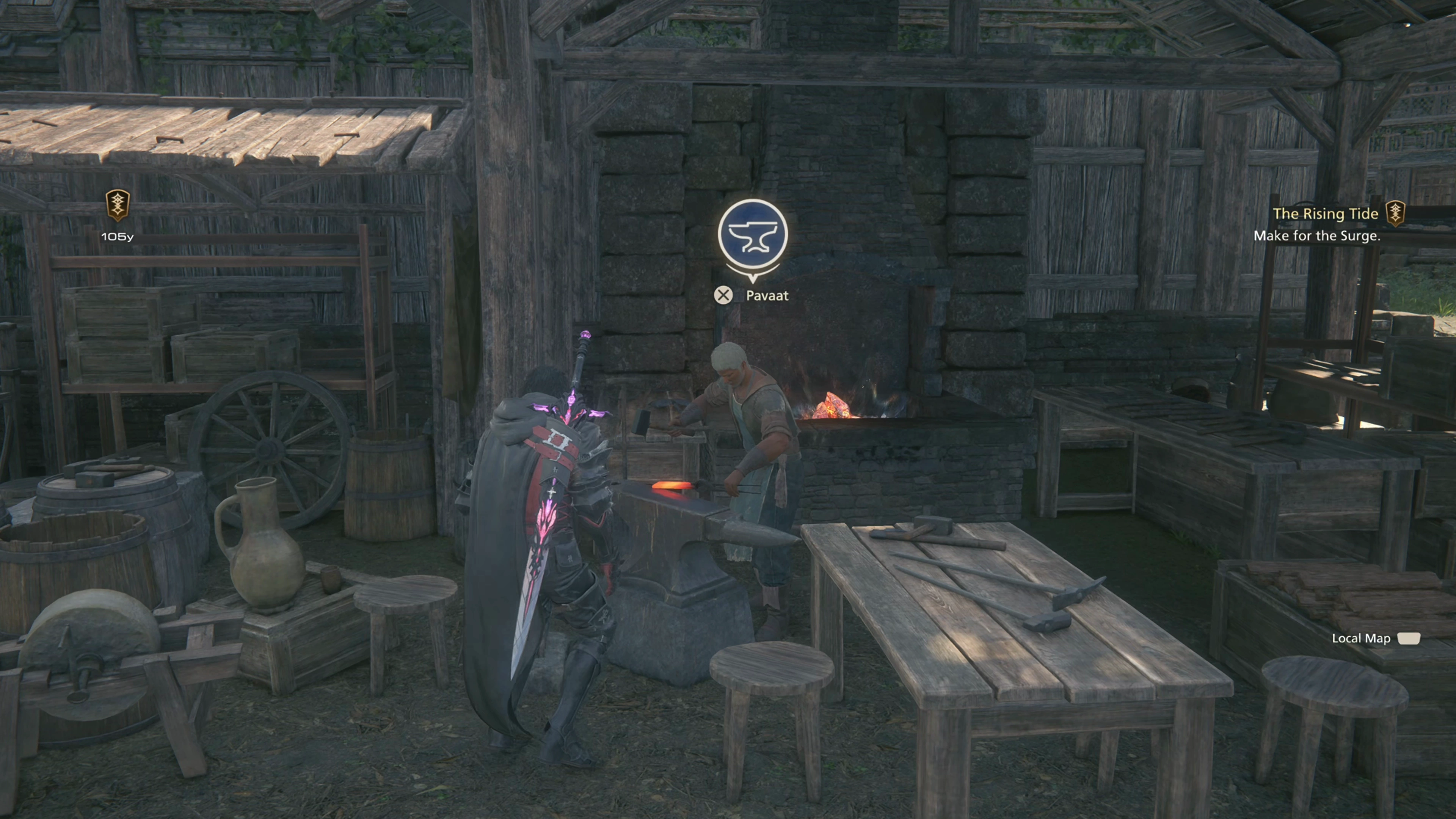Open The Rising Tide quest tracker

pyautogui.click(x=1325, y=213)
